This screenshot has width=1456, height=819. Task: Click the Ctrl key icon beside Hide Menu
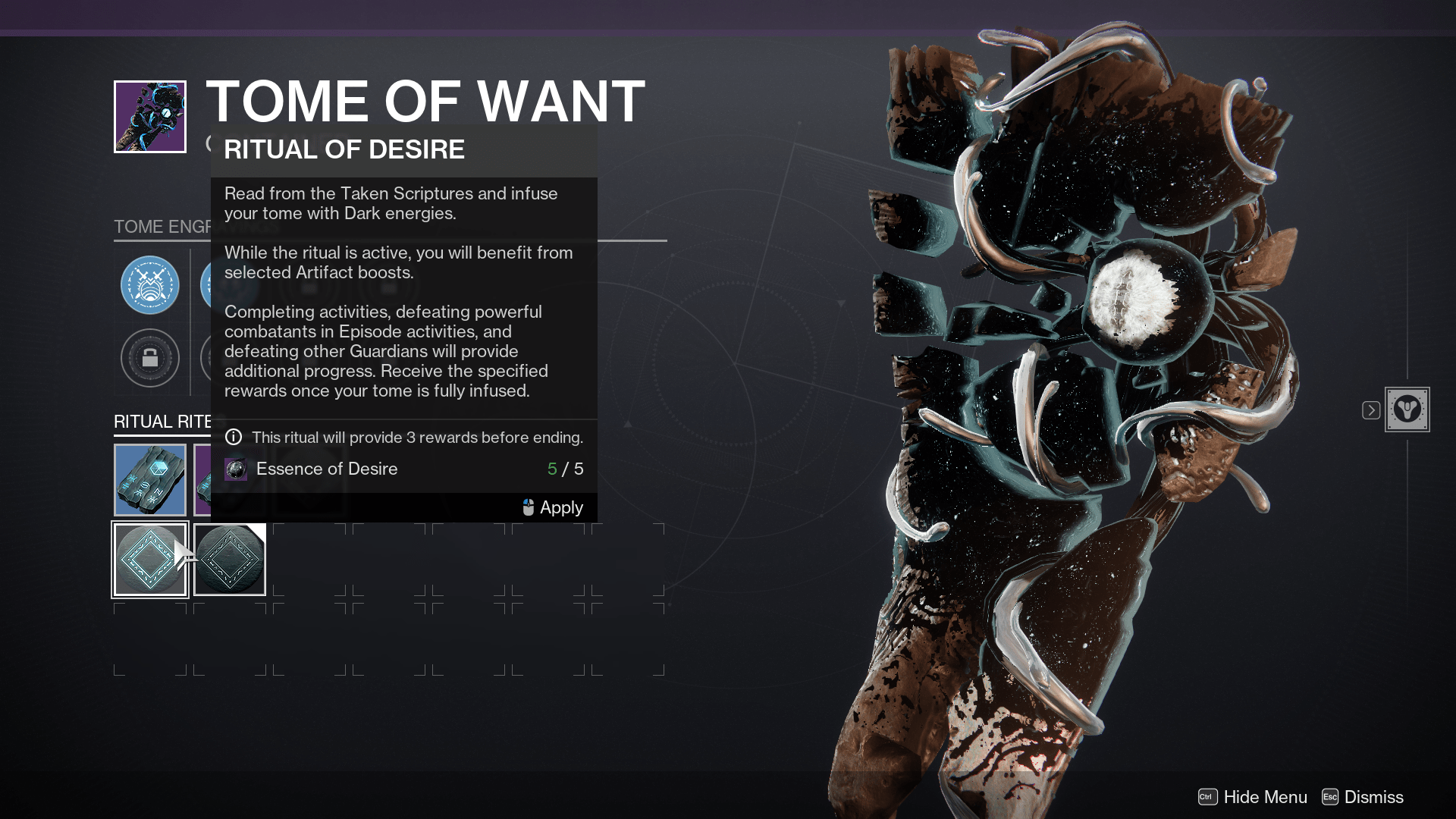pyautogui.click(x=1207, y=797)
